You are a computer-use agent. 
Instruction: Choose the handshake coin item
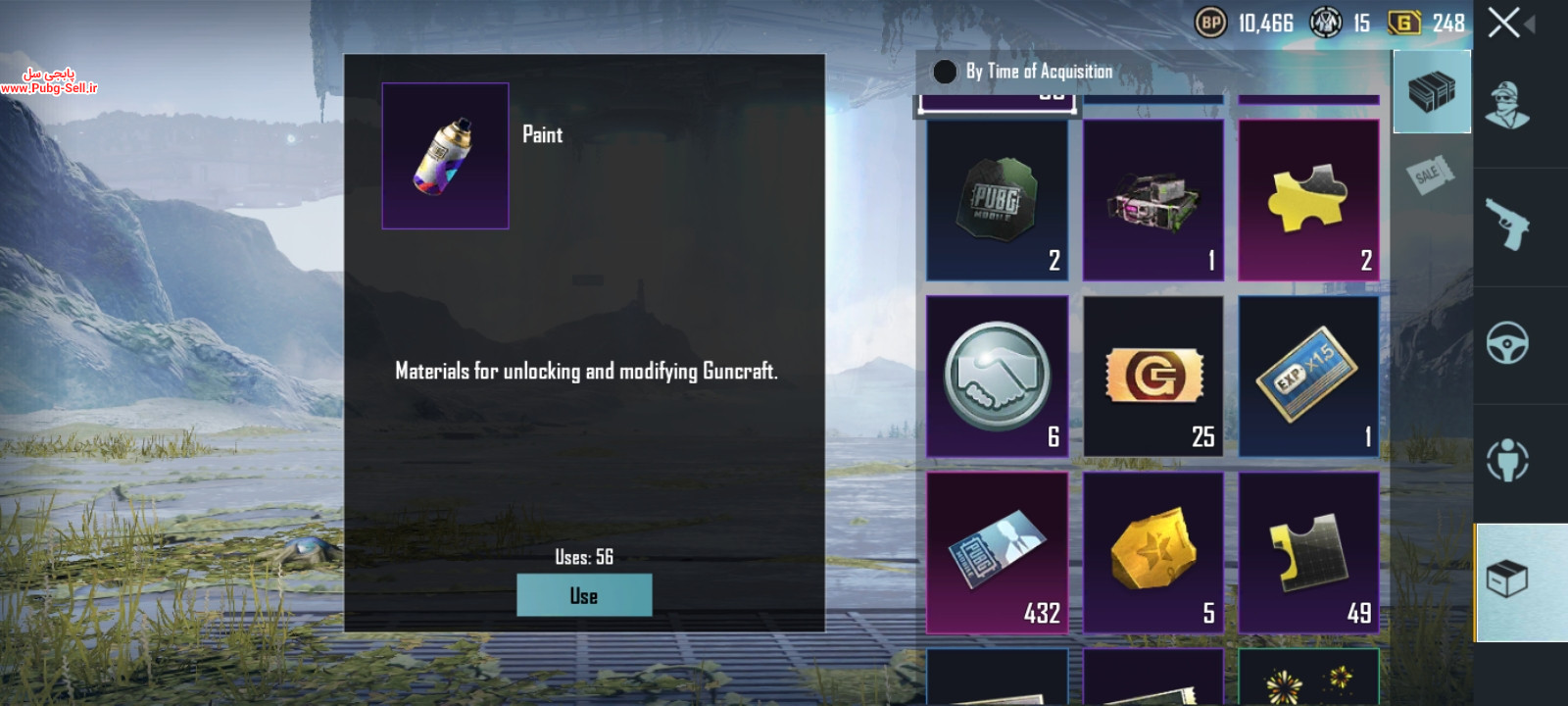point(997,377)
